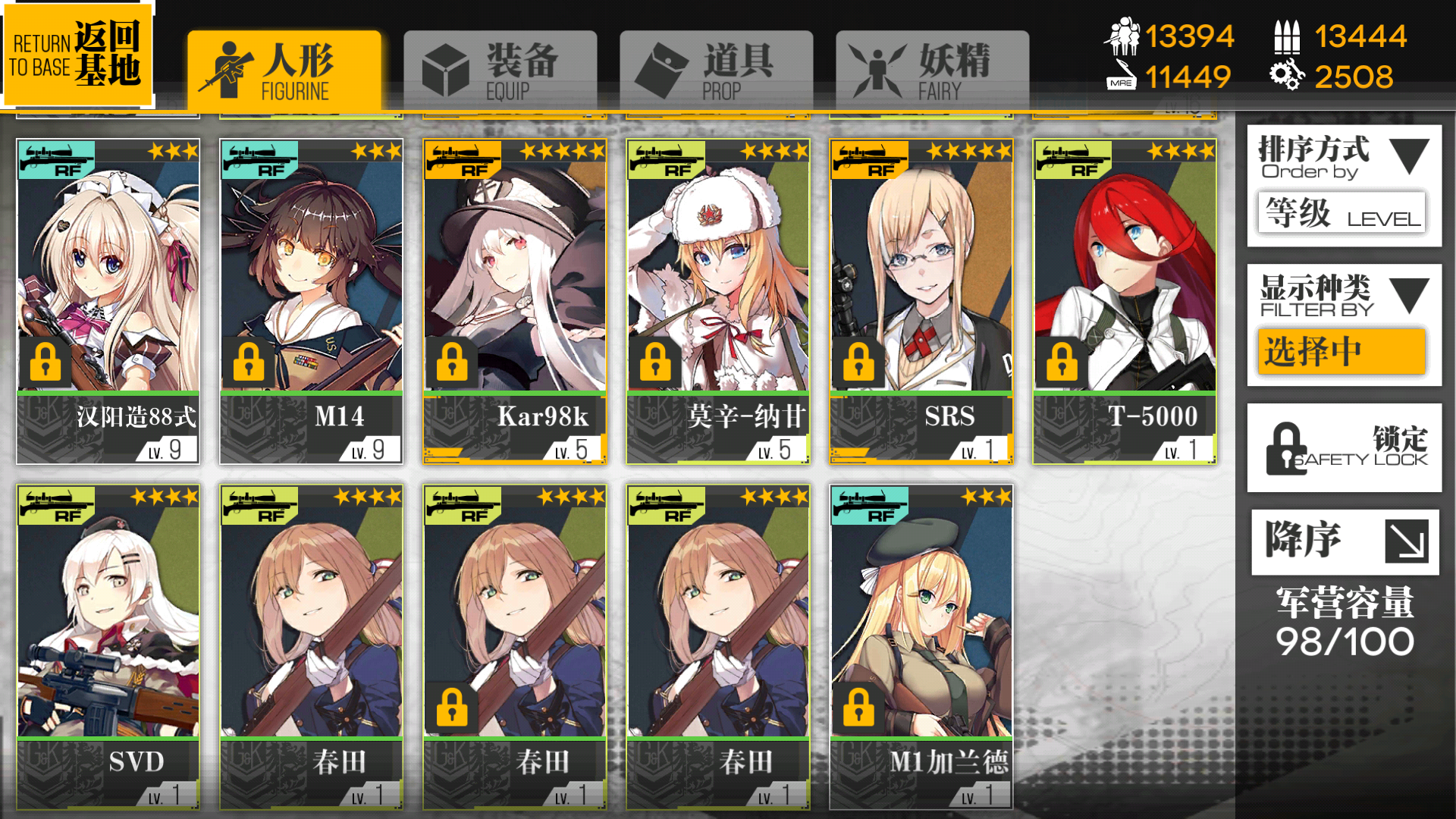Unlock the SRS doll card

(x=858, y=362)
